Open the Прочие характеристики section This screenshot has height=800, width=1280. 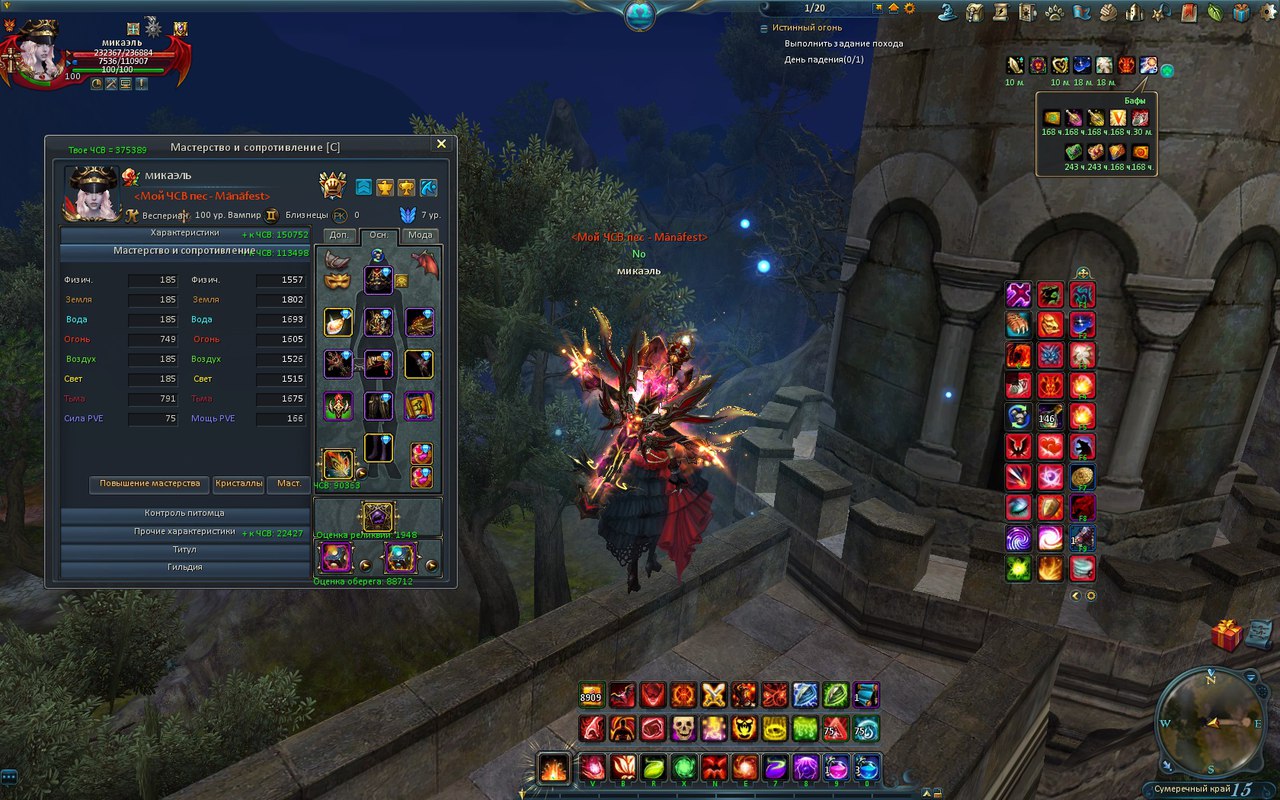[185, 532]
